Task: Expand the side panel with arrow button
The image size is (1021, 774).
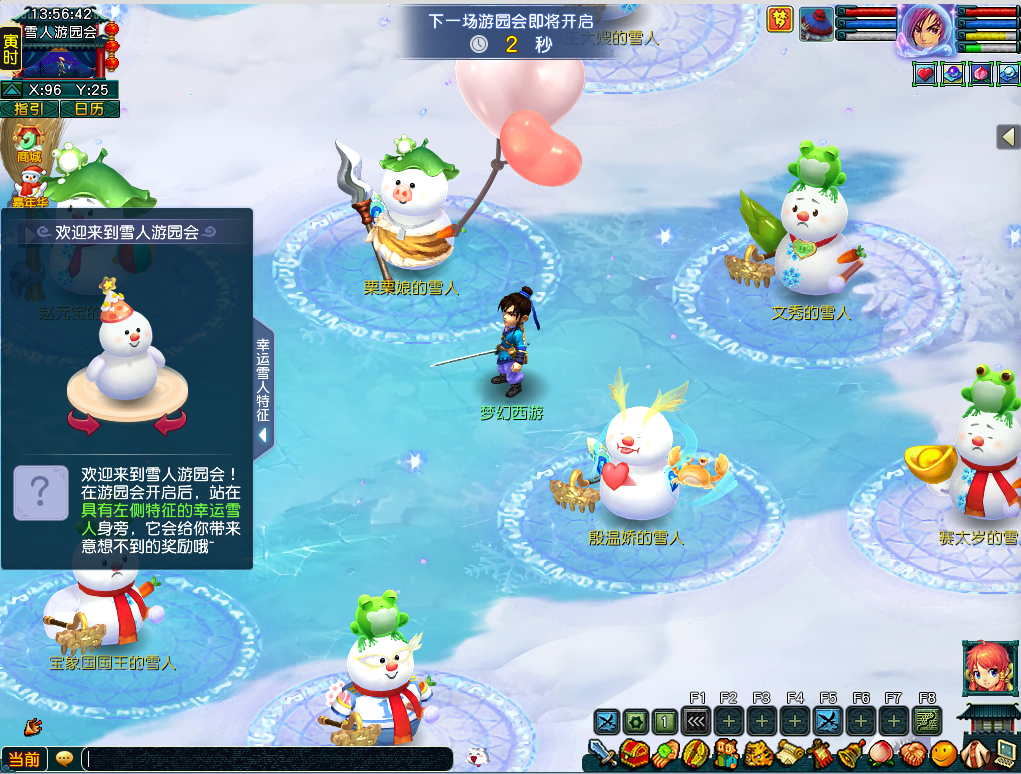Action: coord(1008,137)
